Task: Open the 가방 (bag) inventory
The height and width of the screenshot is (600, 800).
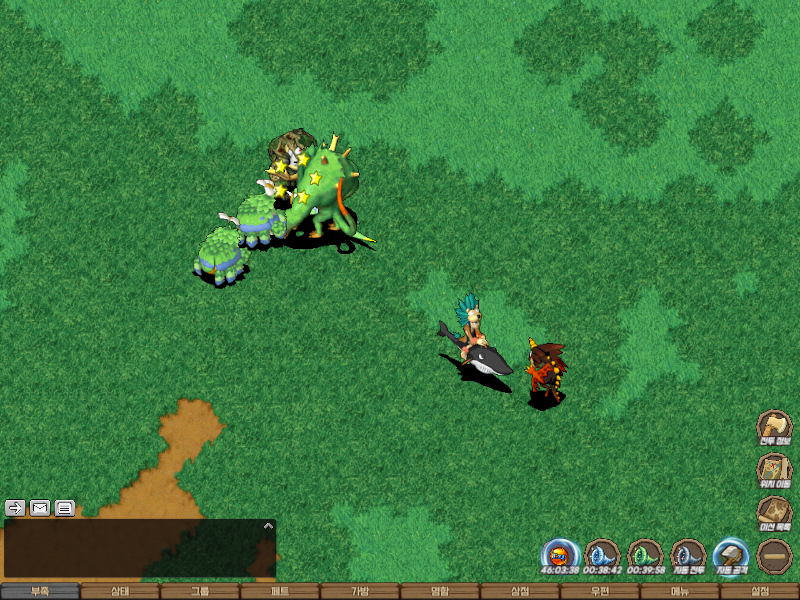Action: pyautogui.click(x=360, y=591)
